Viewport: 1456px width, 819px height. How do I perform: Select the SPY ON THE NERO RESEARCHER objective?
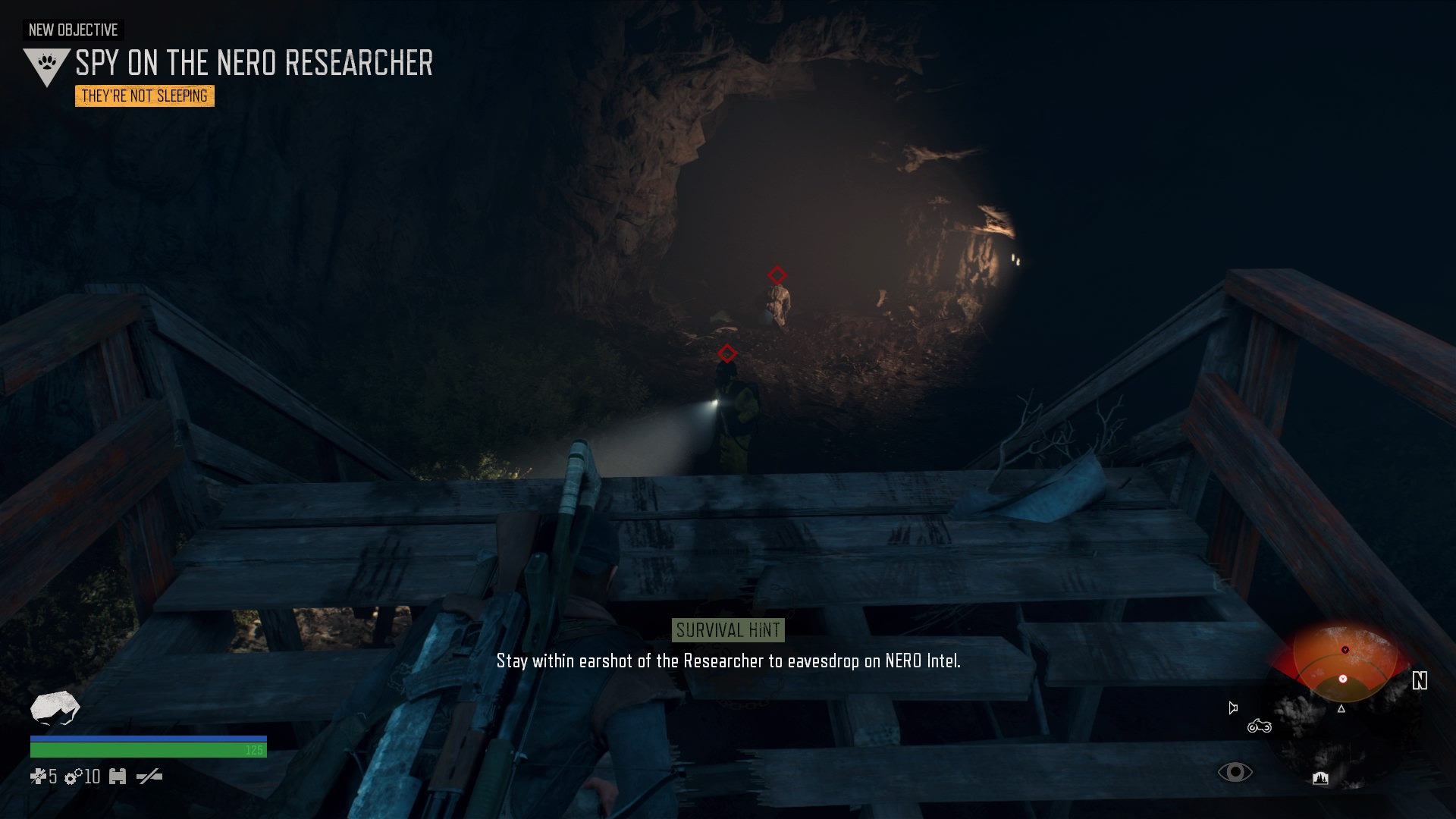point(253,64)
